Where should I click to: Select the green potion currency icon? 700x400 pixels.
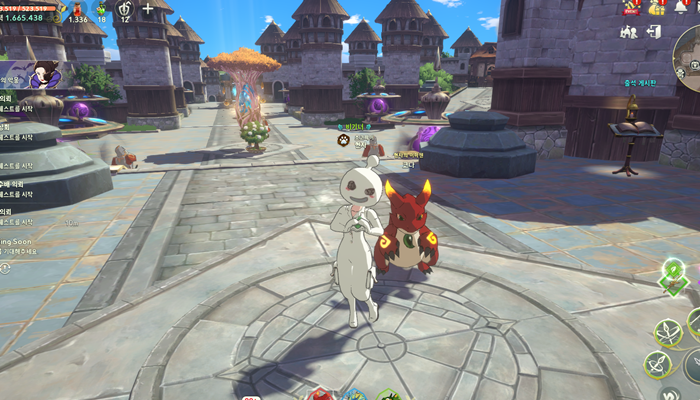click(101, 8)
